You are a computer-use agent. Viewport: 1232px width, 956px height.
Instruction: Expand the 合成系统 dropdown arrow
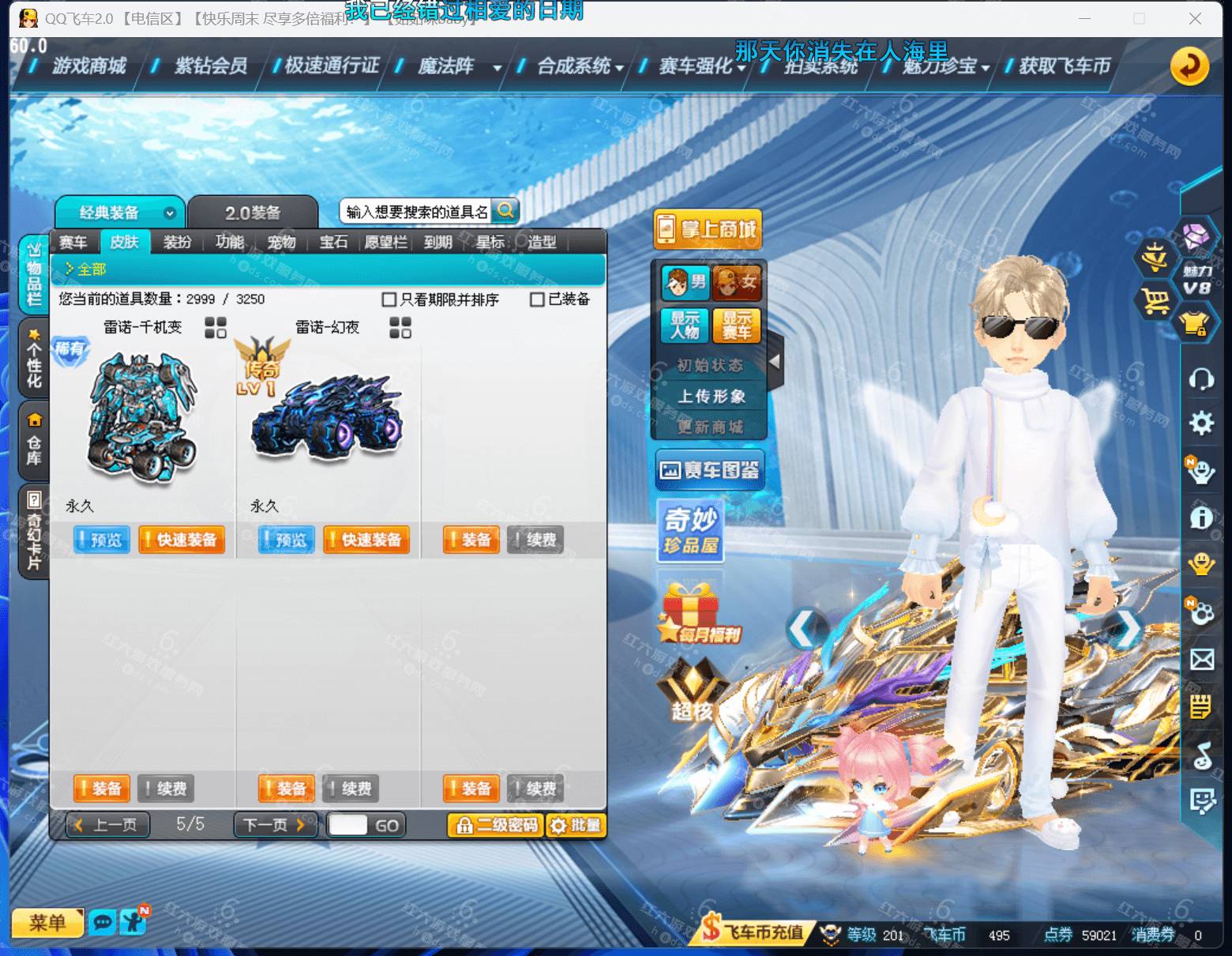(621, 69)
